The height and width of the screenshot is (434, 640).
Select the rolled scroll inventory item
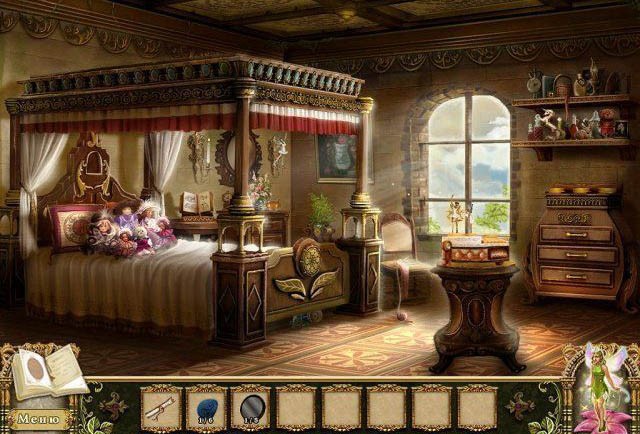pyautogui.click(x=160, y=407)
